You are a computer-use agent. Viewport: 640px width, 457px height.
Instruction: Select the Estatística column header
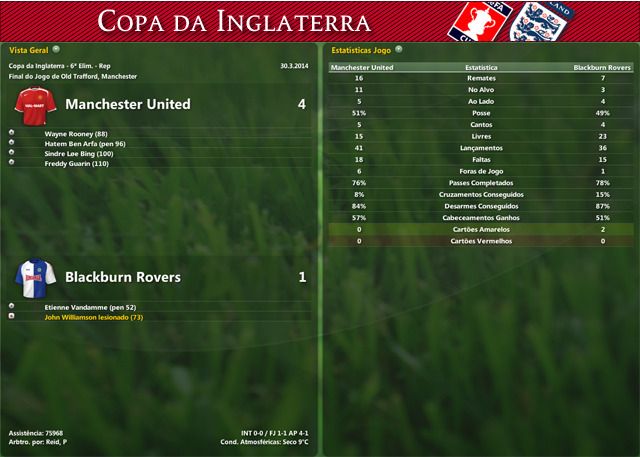pos(481,67)
